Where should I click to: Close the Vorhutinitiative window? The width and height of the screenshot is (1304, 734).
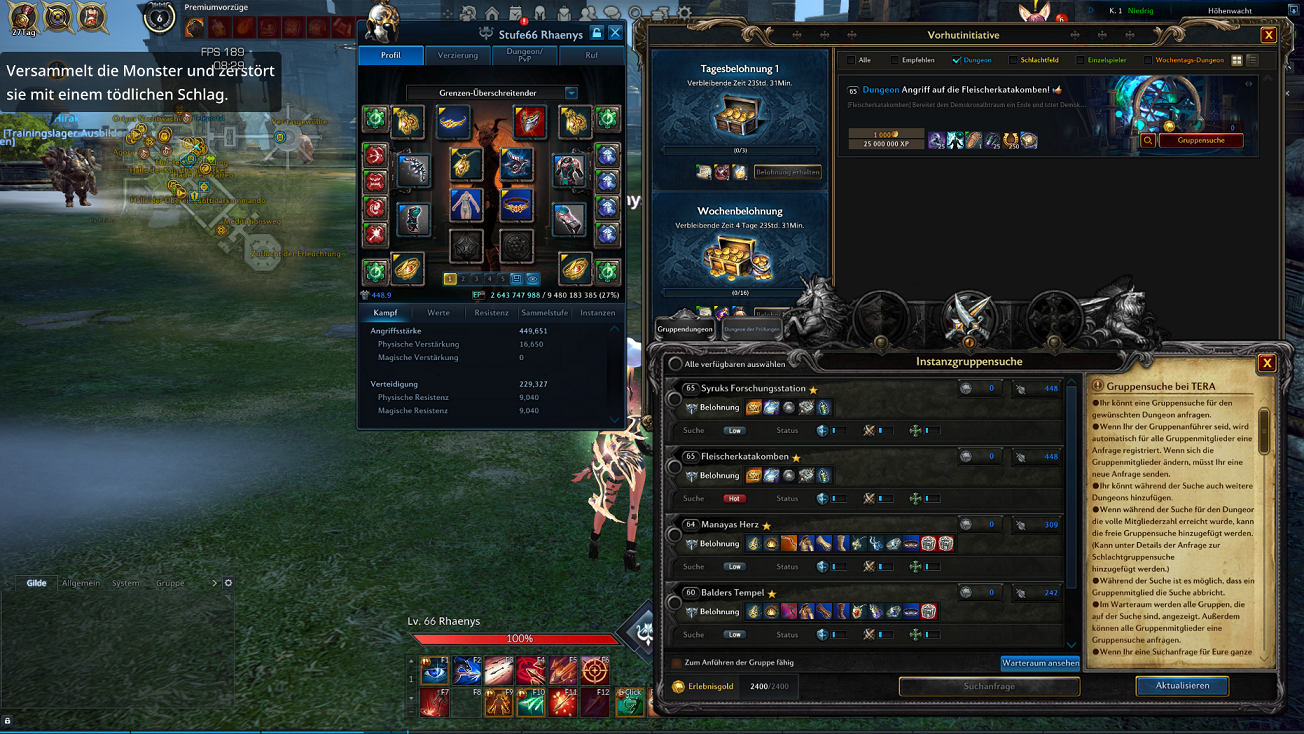point(1268,36)
